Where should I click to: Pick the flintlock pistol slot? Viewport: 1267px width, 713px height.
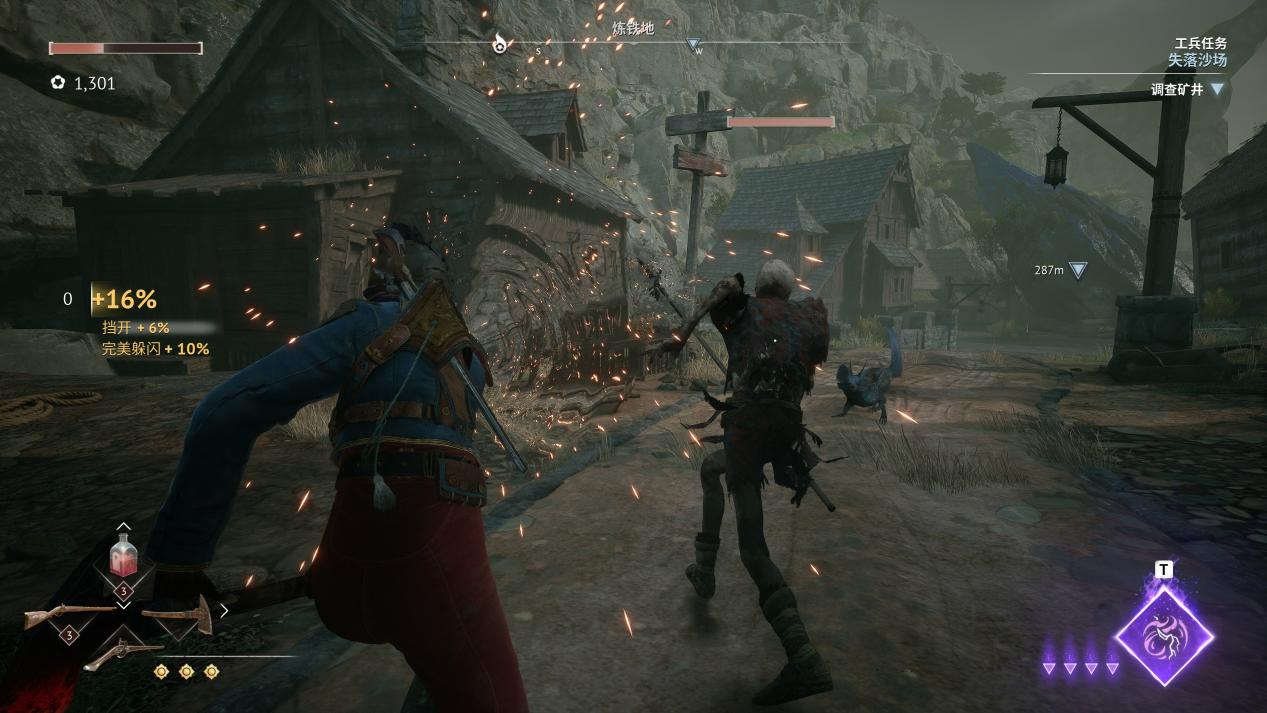pos(122,655)
